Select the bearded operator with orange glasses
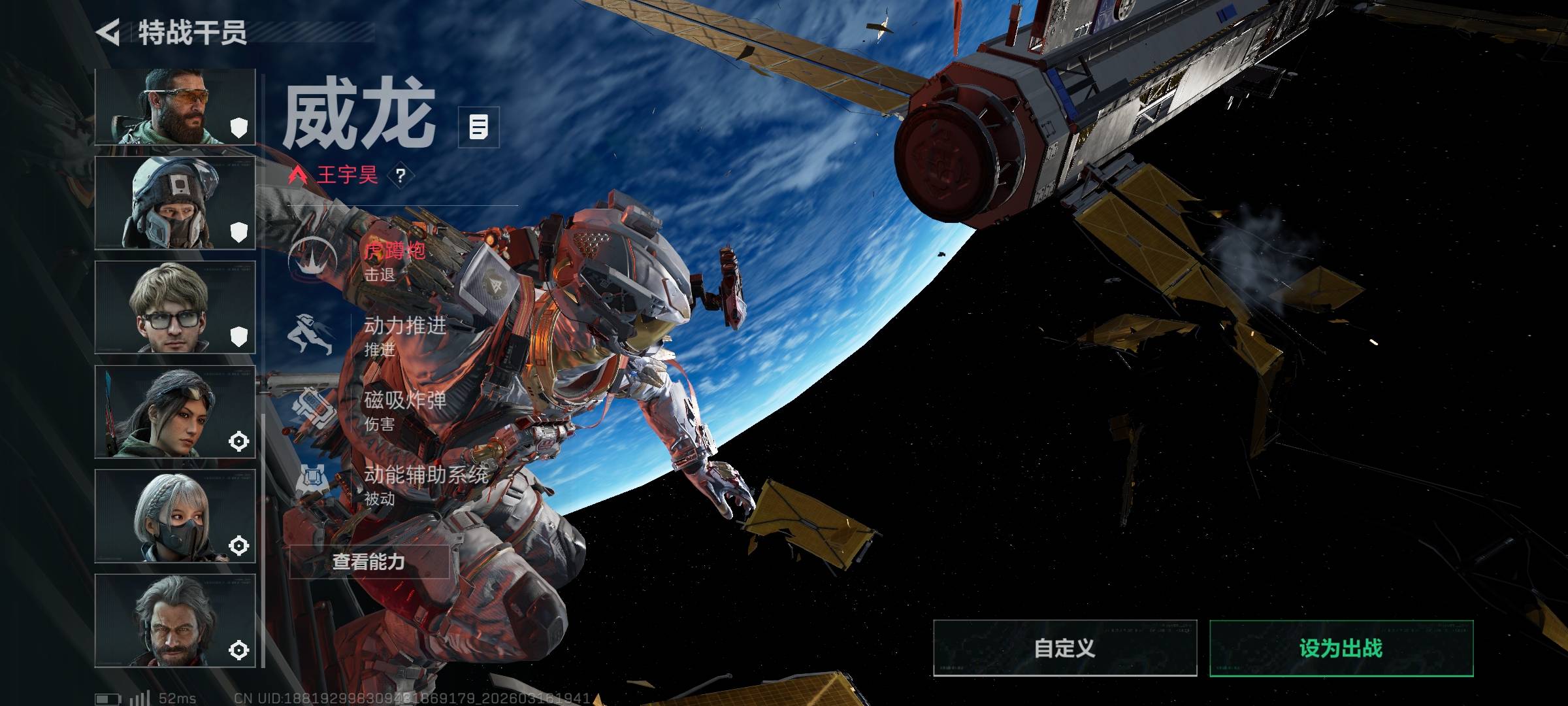Viewport: 1568px width, 706px height. [175, 107]
